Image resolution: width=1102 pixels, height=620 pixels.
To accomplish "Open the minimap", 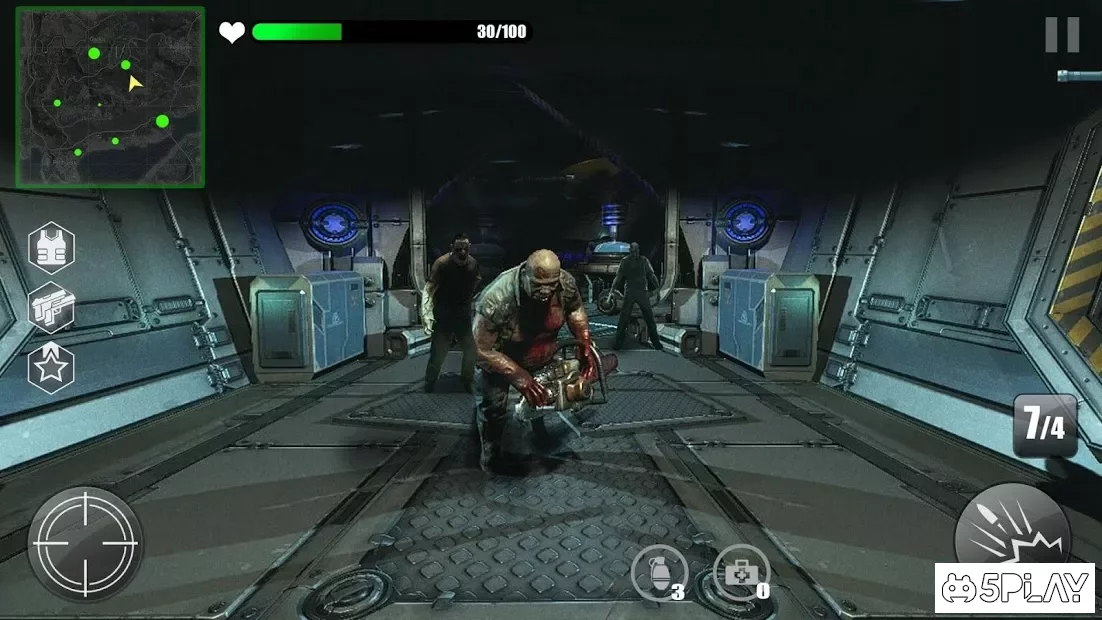I will click(x=110, y=97).
